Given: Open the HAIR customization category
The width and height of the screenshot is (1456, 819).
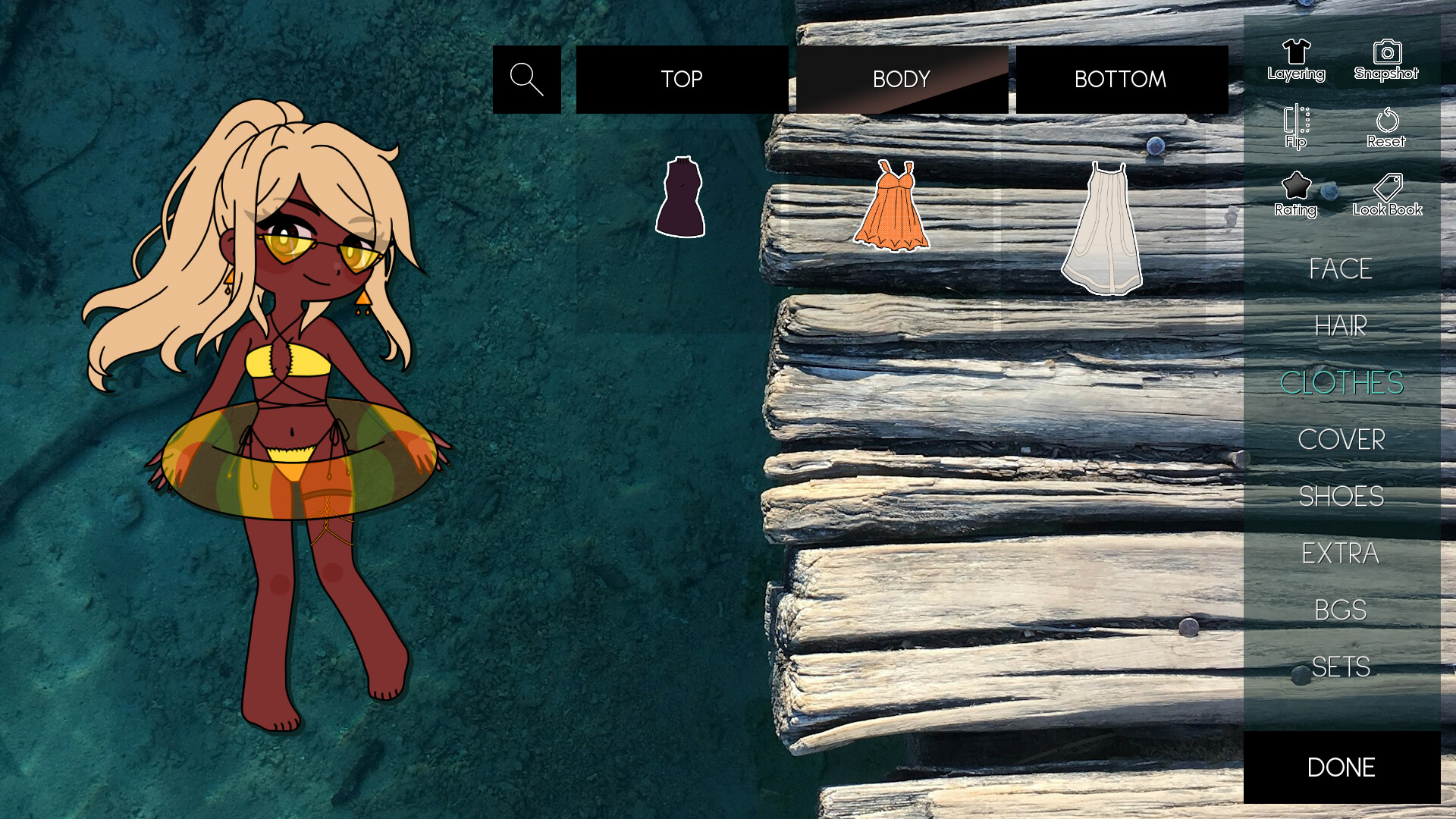Looking at the screenshot, I should [1339, 326].
